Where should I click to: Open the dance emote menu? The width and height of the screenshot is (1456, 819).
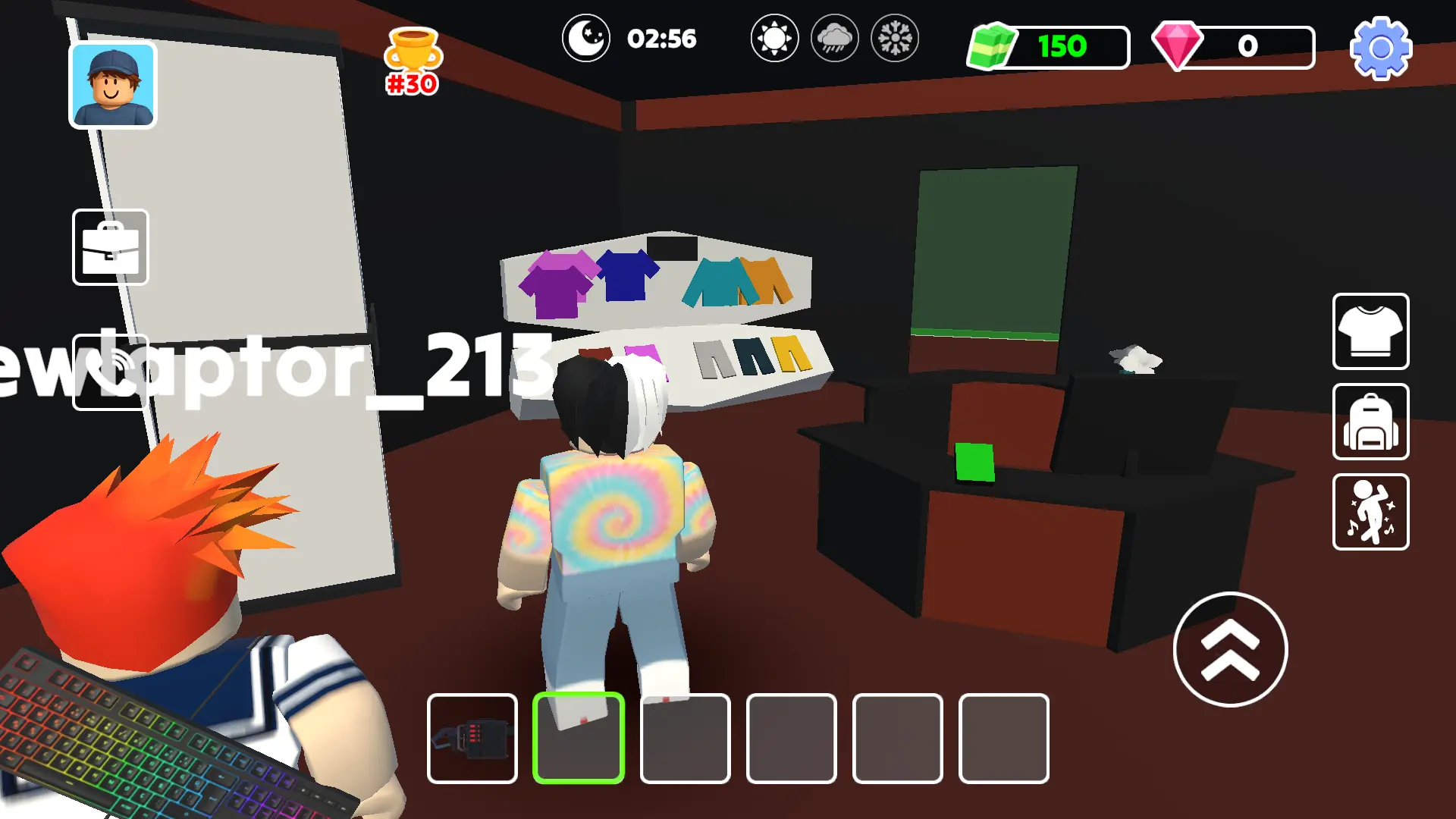(1370, 513)
